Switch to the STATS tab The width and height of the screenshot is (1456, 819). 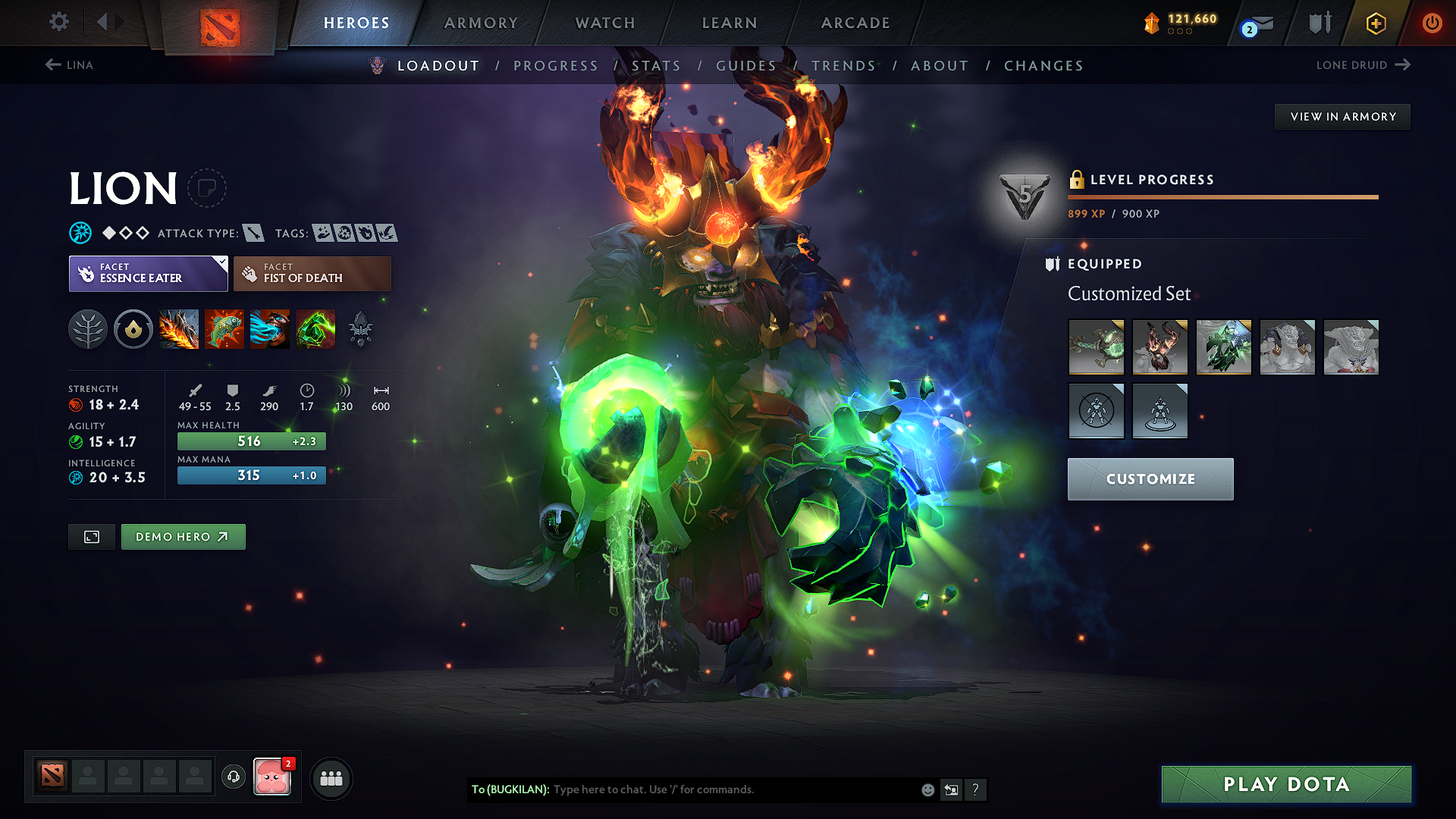[x=657, y=65]
